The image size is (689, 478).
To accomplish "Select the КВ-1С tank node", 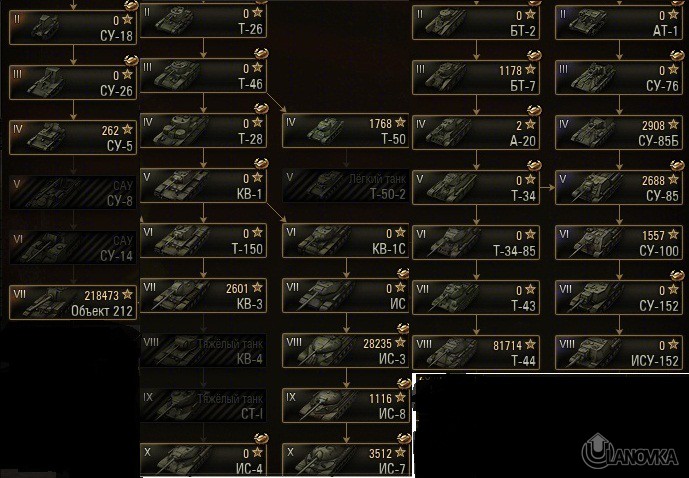I will click(347, 241).
